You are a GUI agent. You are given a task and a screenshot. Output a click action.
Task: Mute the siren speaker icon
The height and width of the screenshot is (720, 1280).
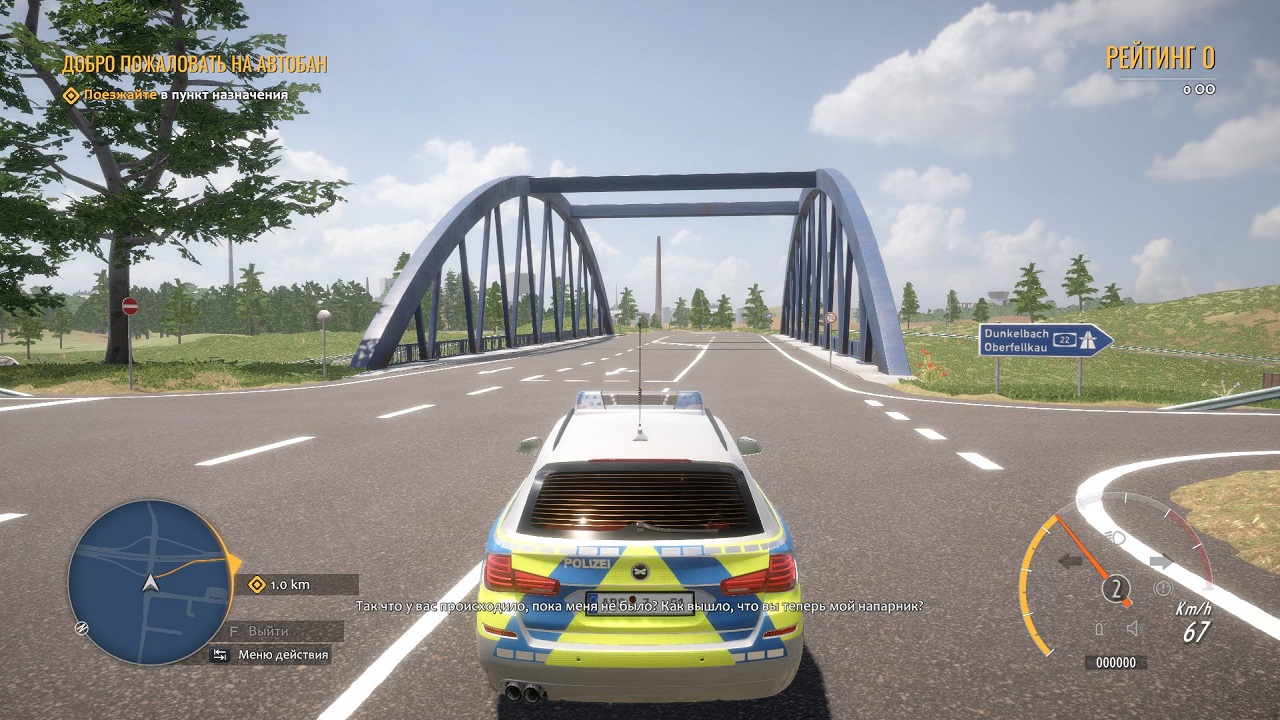coord(1133,627)
